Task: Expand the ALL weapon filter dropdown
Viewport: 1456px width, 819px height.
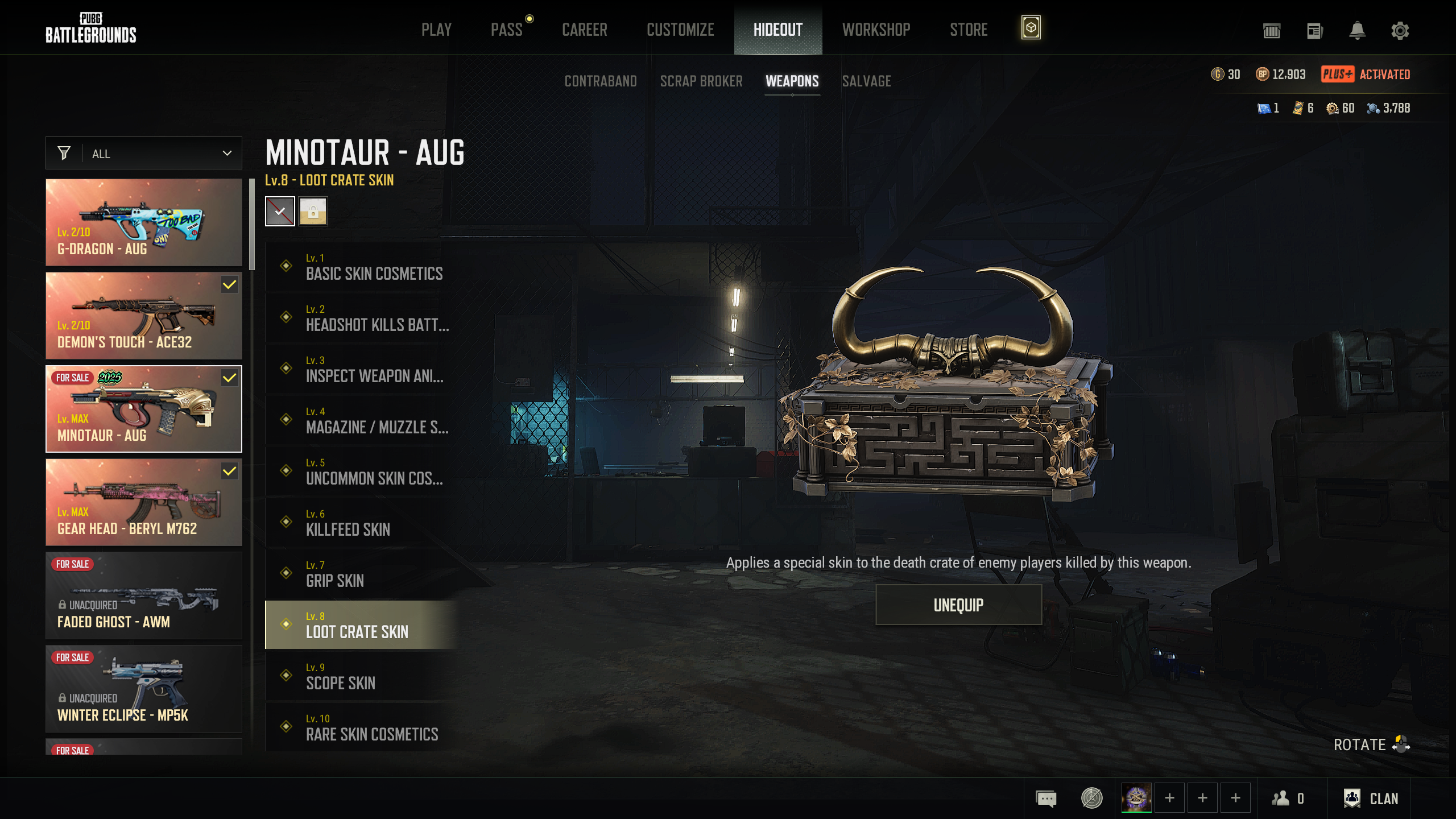Action: click(x=144, y=154)
